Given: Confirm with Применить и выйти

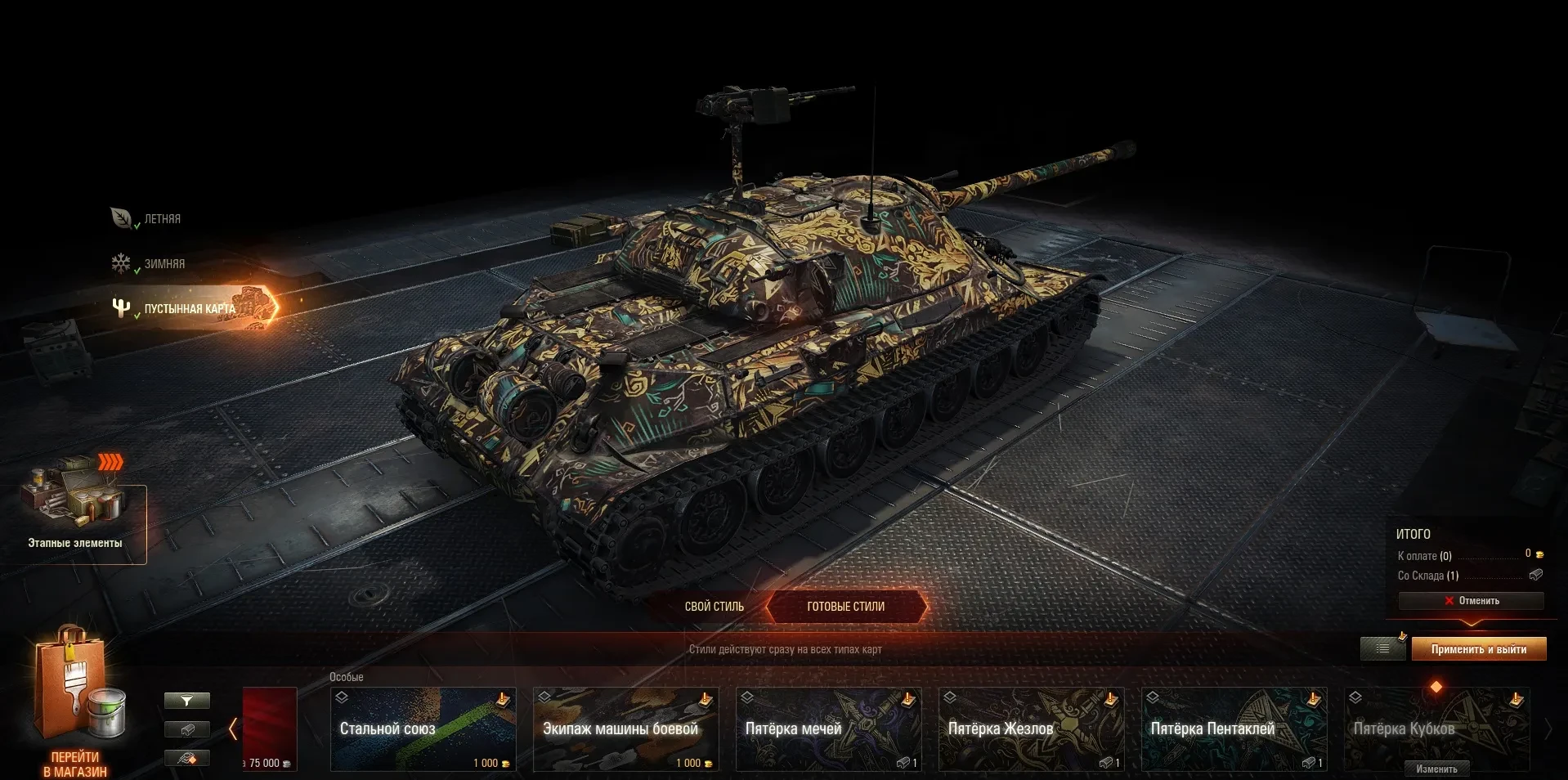Looking at the screenshot, I should 1478,649.
